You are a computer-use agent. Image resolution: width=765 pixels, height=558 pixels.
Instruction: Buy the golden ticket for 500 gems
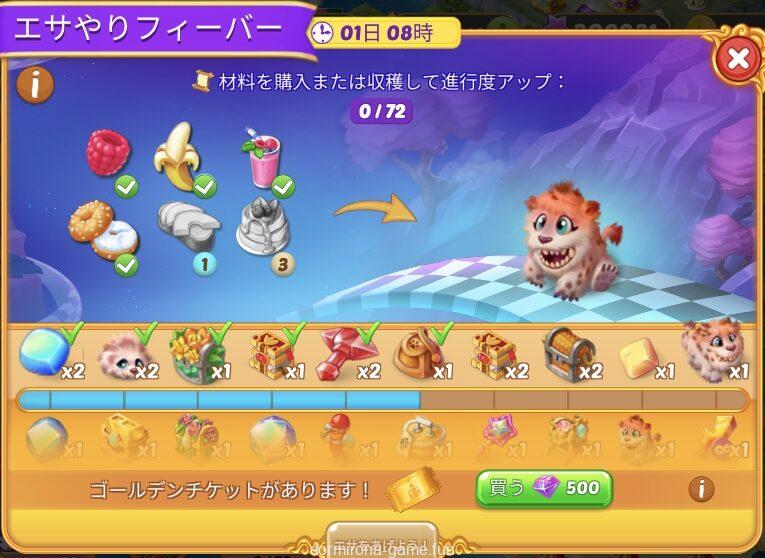point(544,488)
